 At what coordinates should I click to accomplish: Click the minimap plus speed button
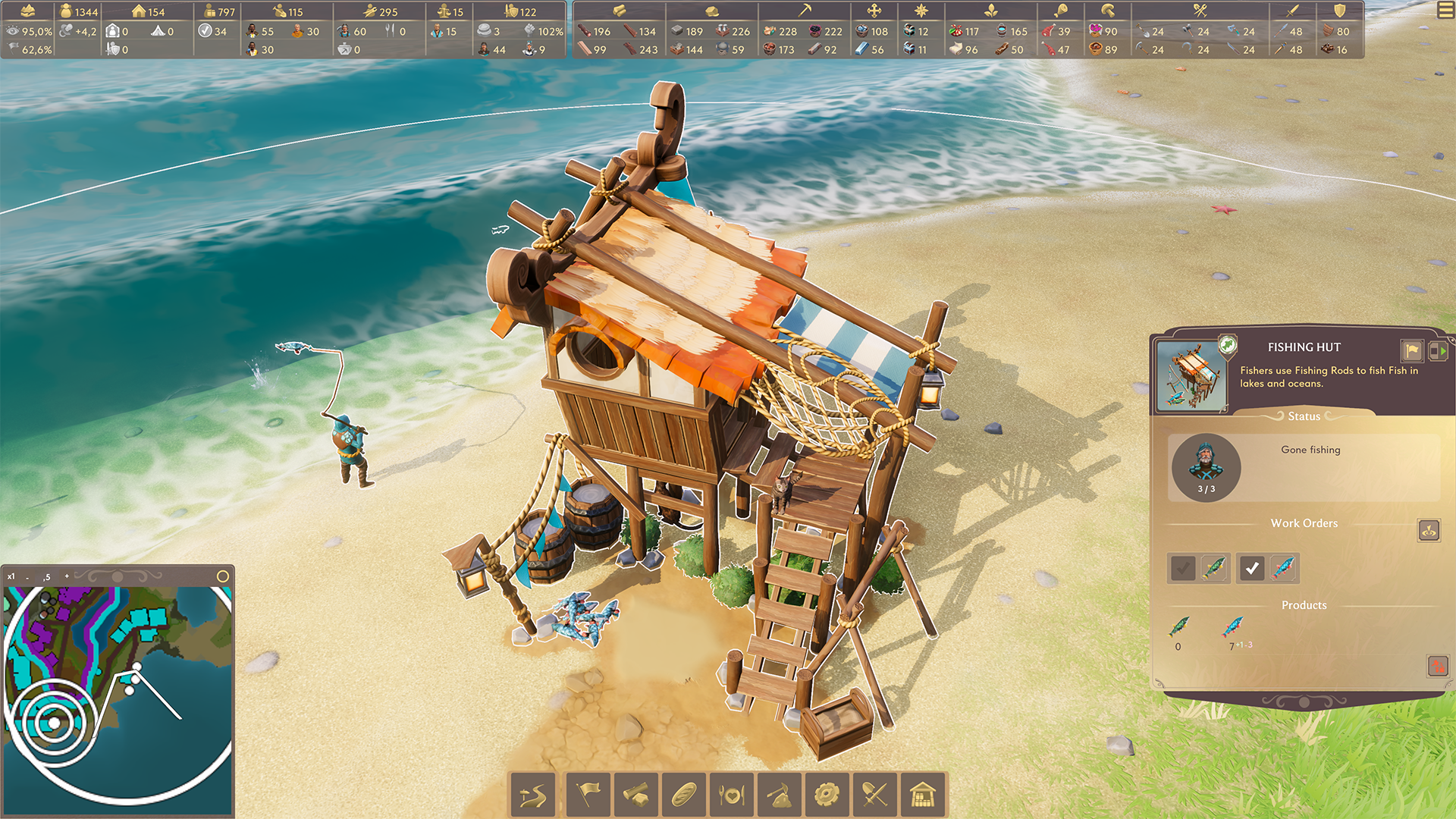(x=67, y=576)
